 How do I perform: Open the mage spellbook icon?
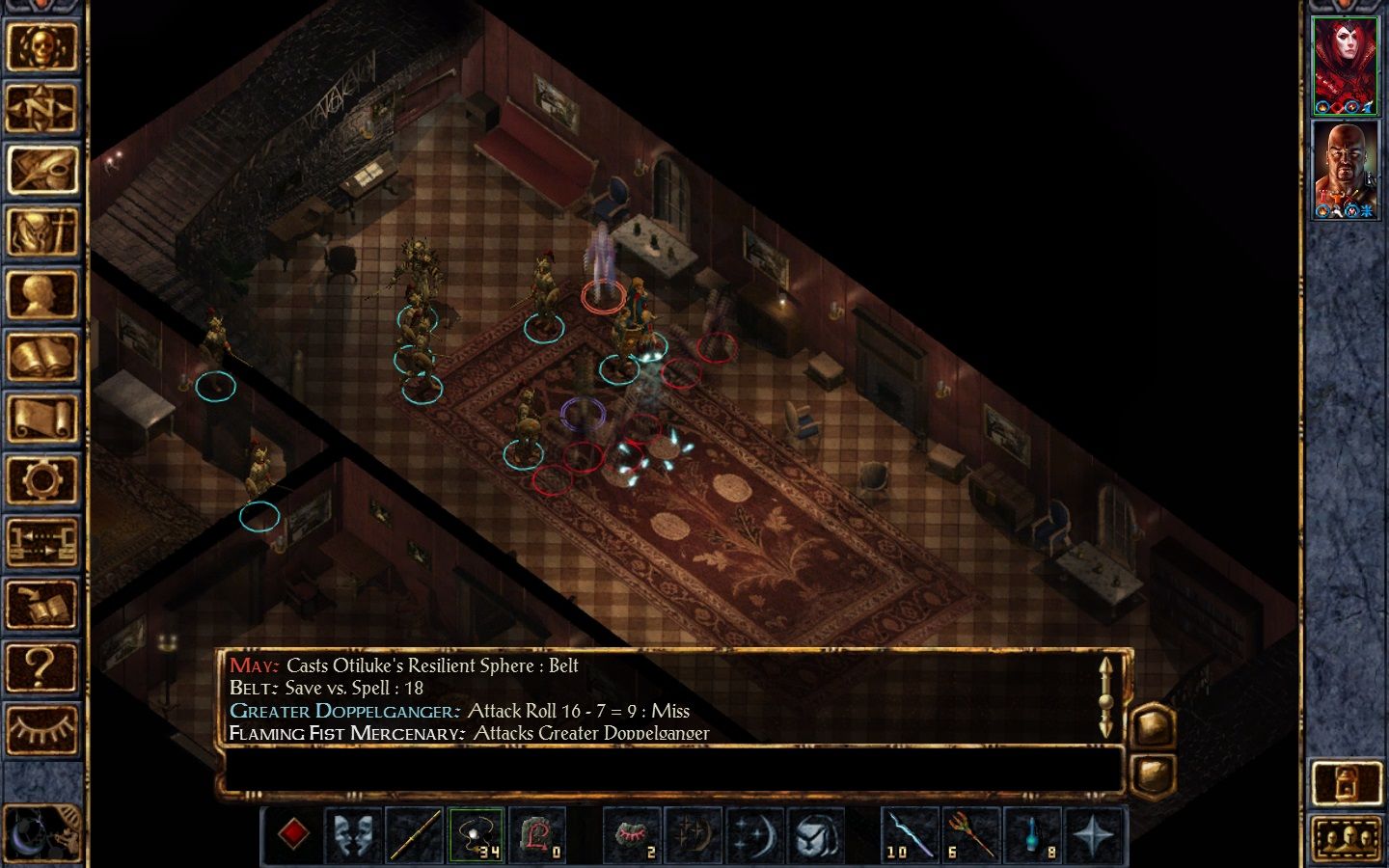coord(41,357)
